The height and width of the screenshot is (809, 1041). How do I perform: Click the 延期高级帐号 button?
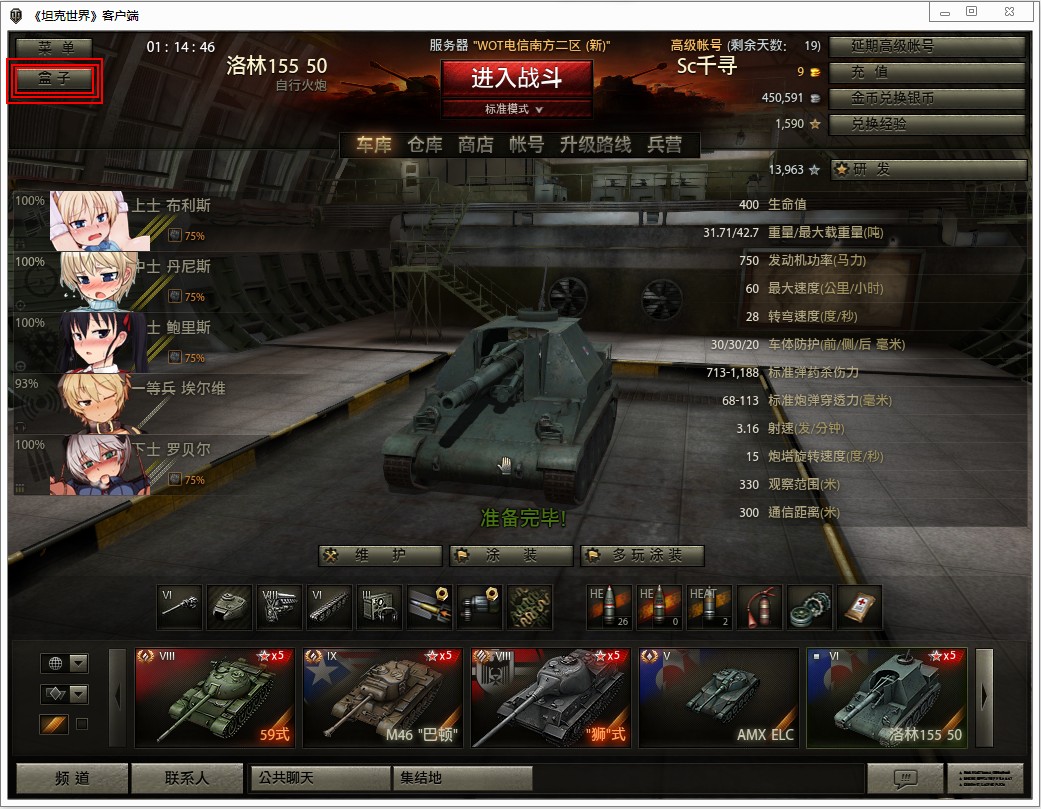pos(927,47)
